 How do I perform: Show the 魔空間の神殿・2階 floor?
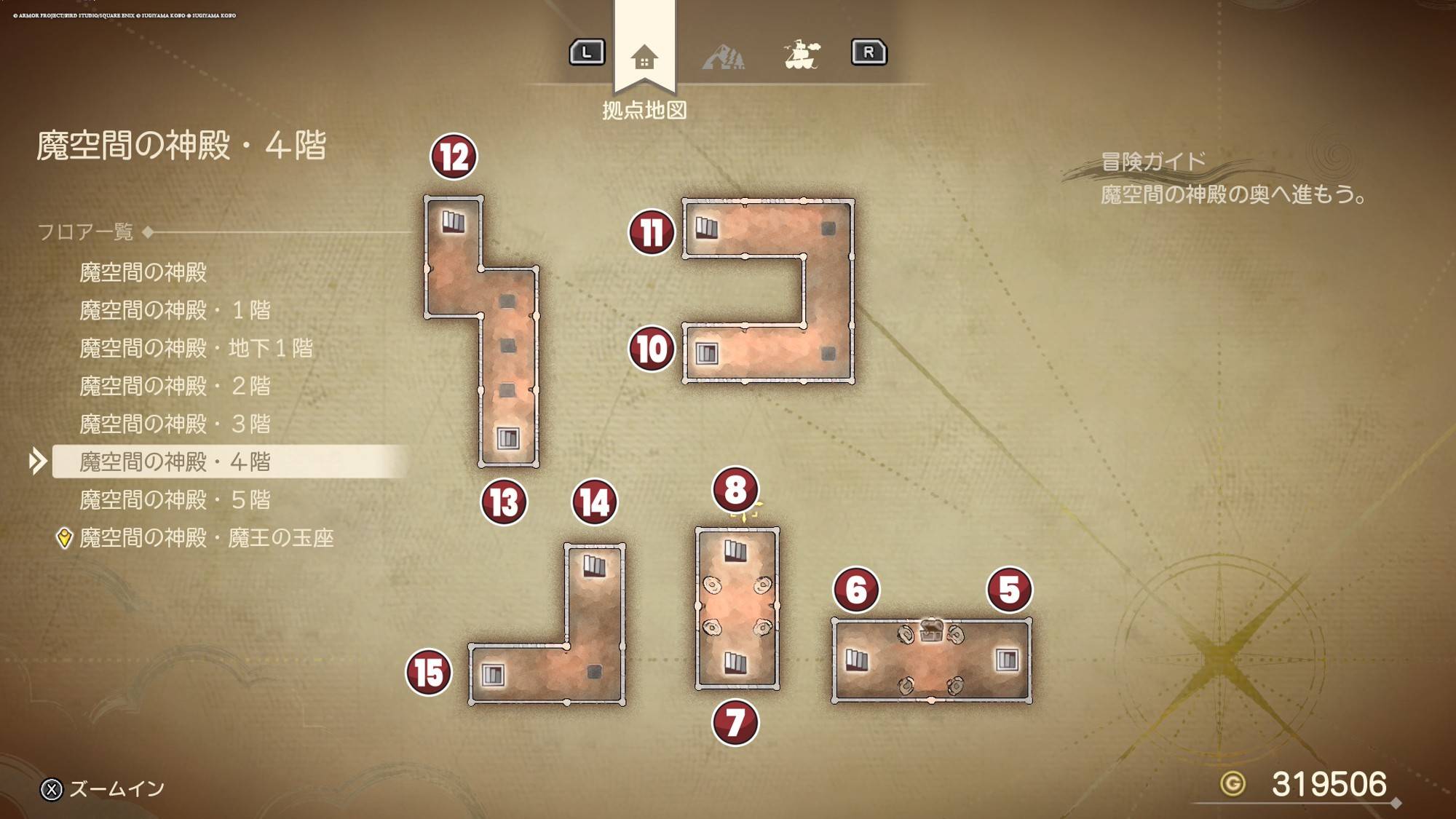(x=175, y=386)
